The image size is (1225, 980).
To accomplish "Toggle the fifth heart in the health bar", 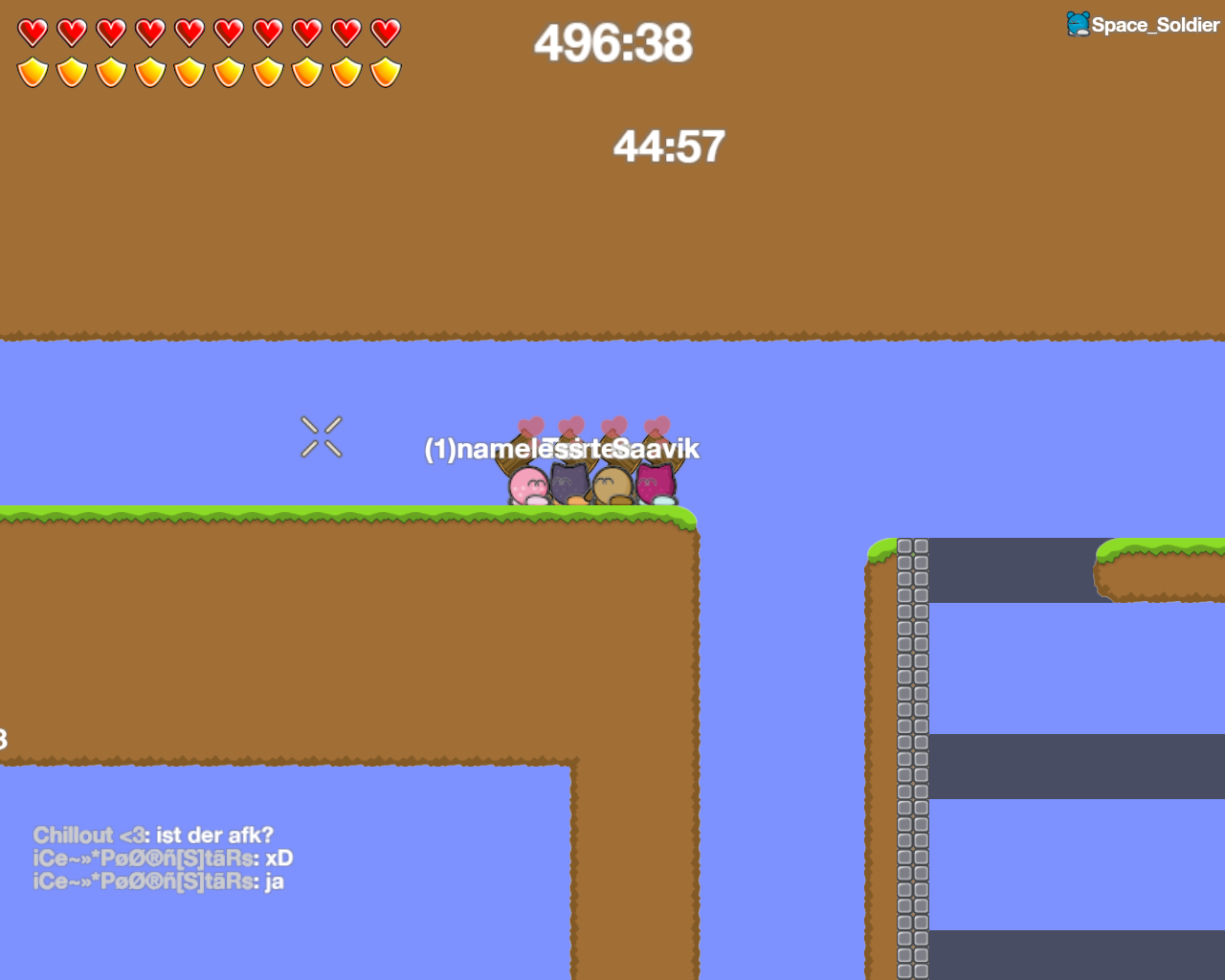I will [x=189, y=32].
